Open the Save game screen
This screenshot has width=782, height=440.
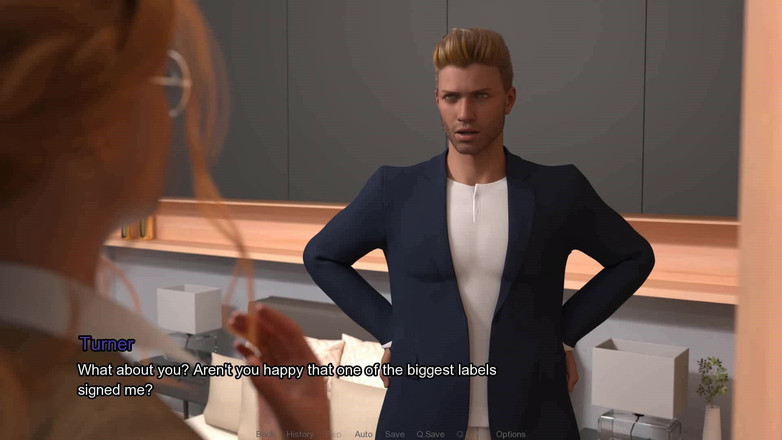pos(395,434)
